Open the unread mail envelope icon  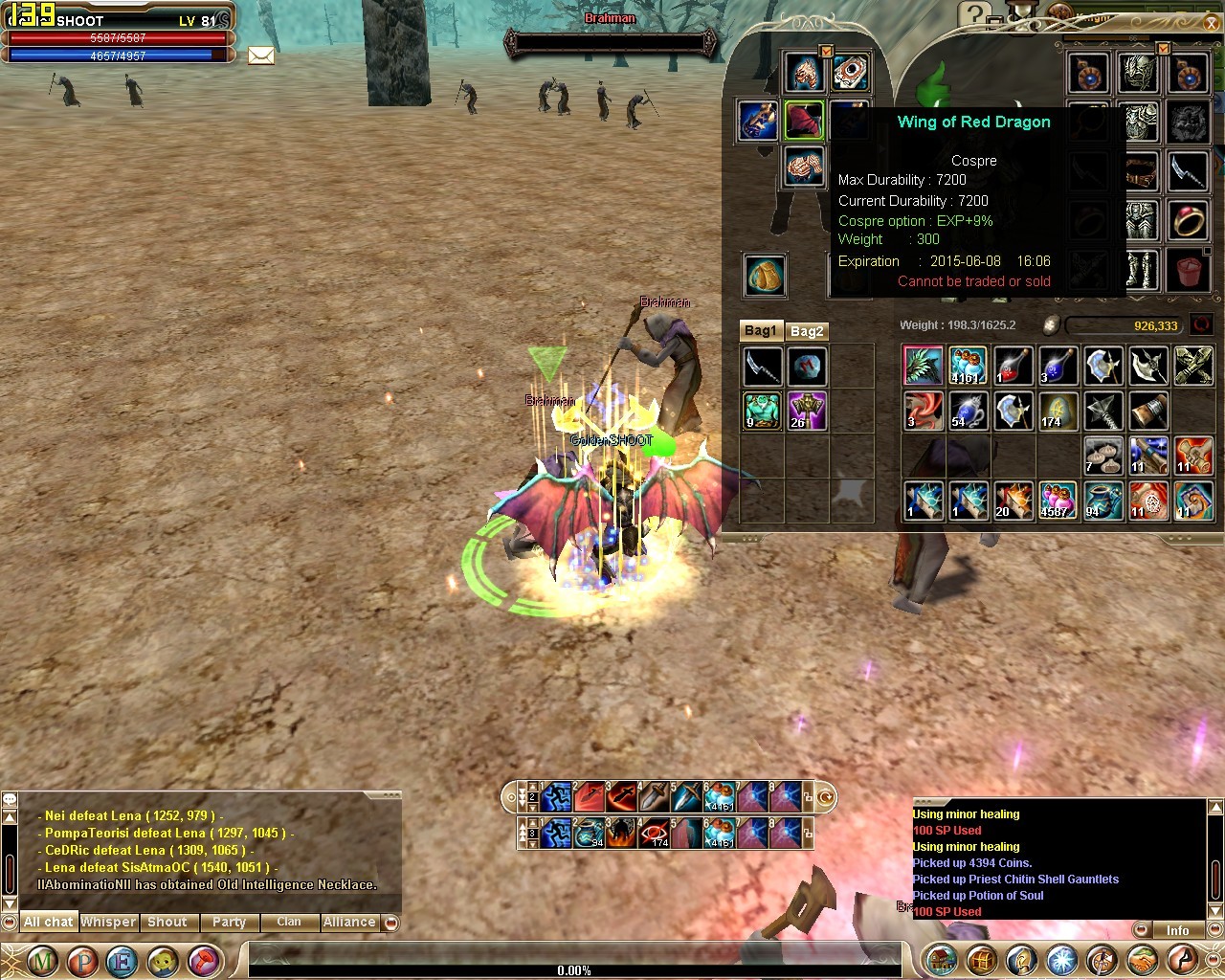261,56
